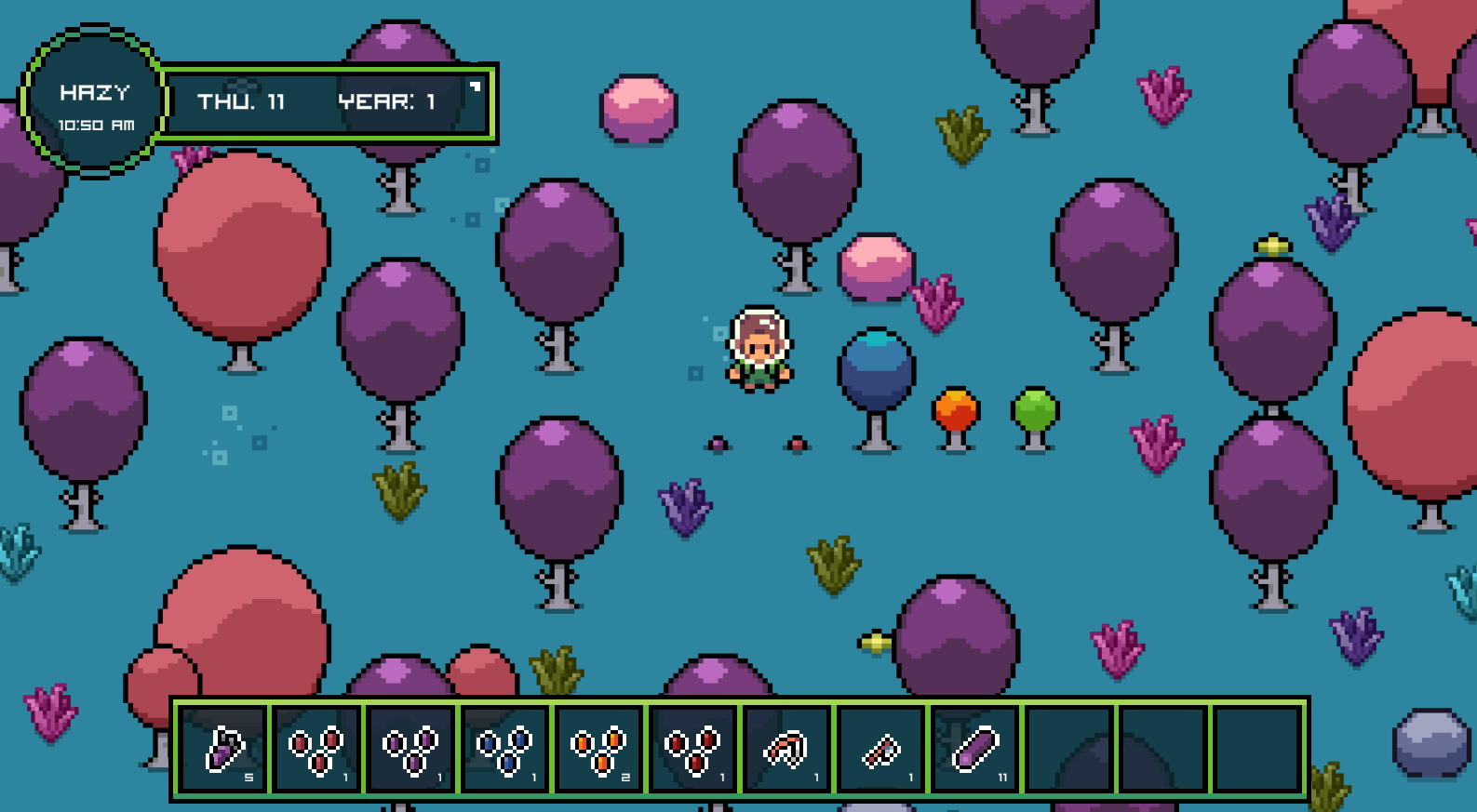The image size is (1477, 812).
Task: Click the first empty hotbar slot
Action: tap(1066, 749)
